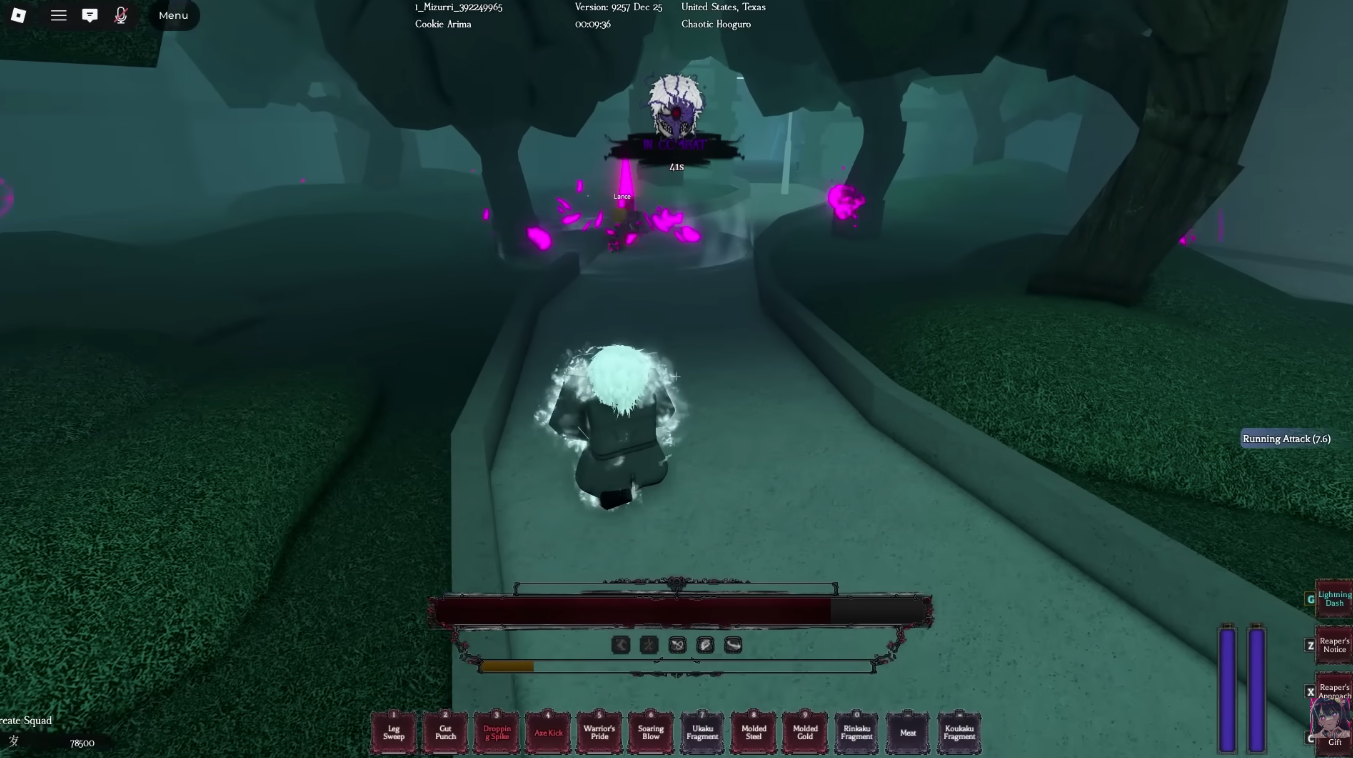Click the Rinkaku Fragment slot

(856, 732)
